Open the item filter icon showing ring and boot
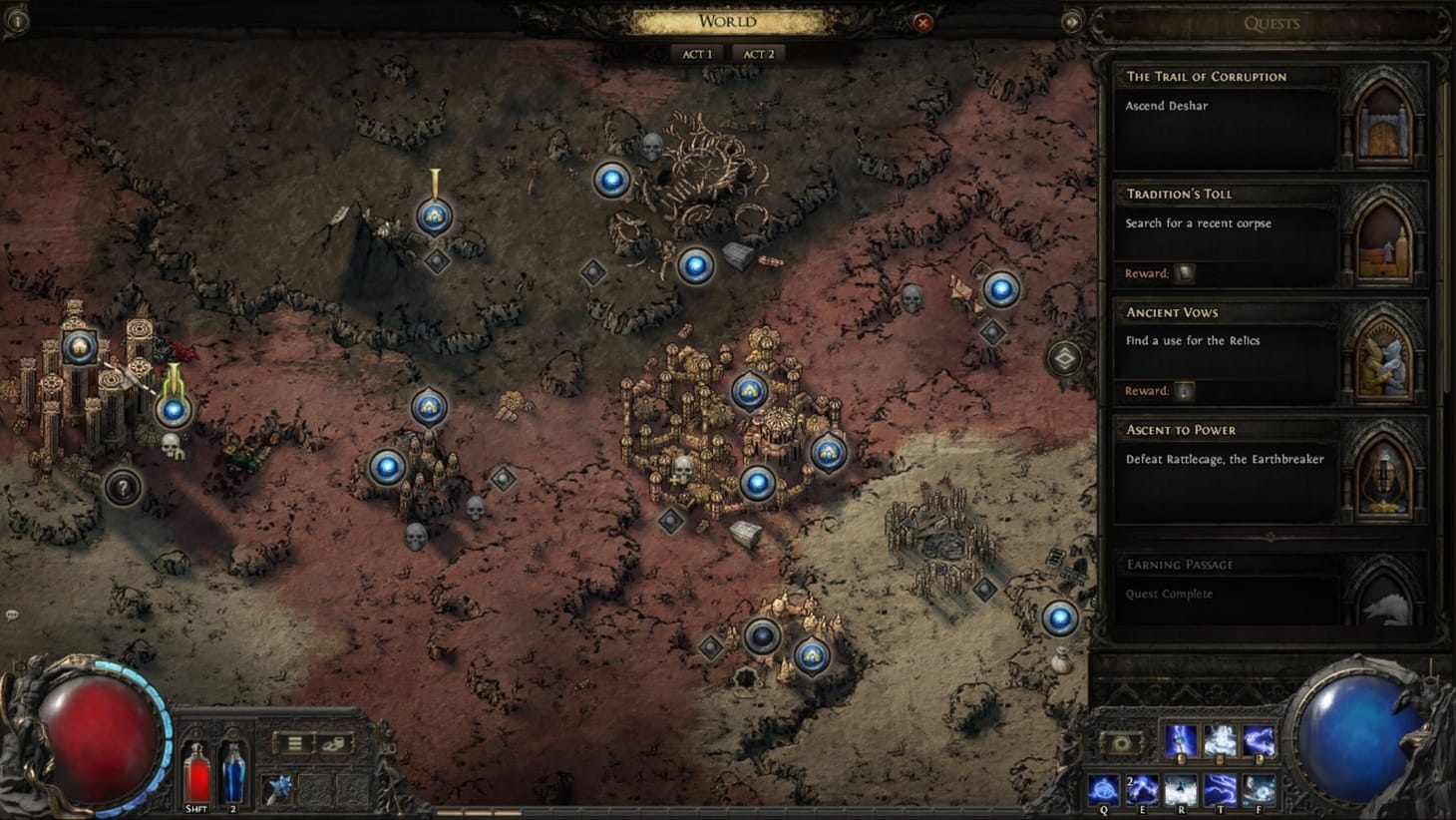The image size is (1456, 820). pyautogui.click(x=334, y=743)
